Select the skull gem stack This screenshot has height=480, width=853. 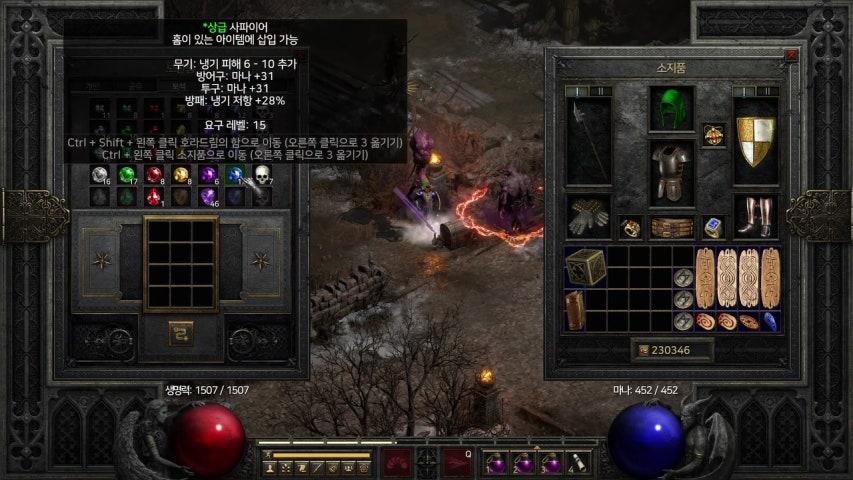[261, 175]
